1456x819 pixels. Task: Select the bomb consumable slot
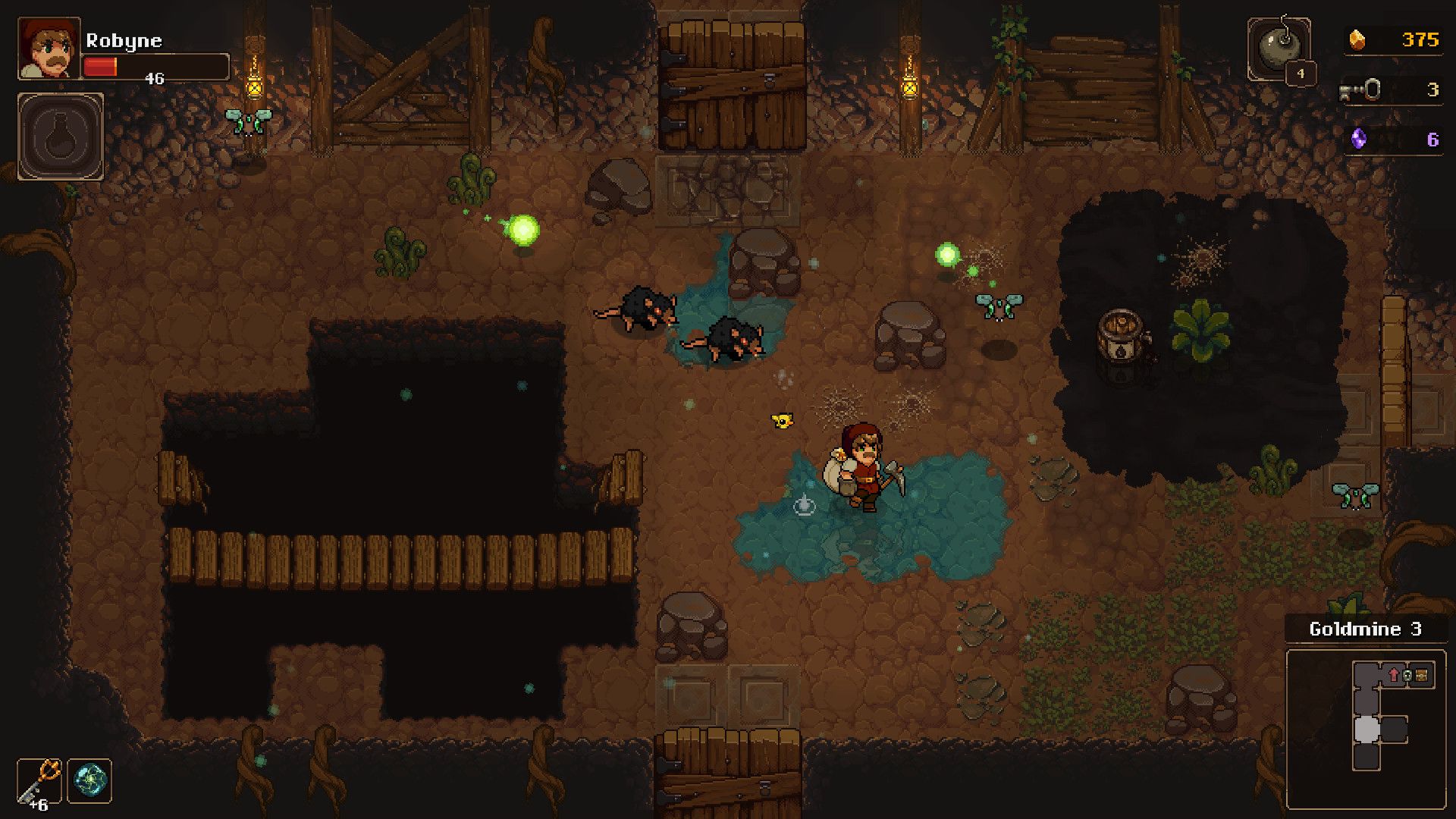point(1280,47)
